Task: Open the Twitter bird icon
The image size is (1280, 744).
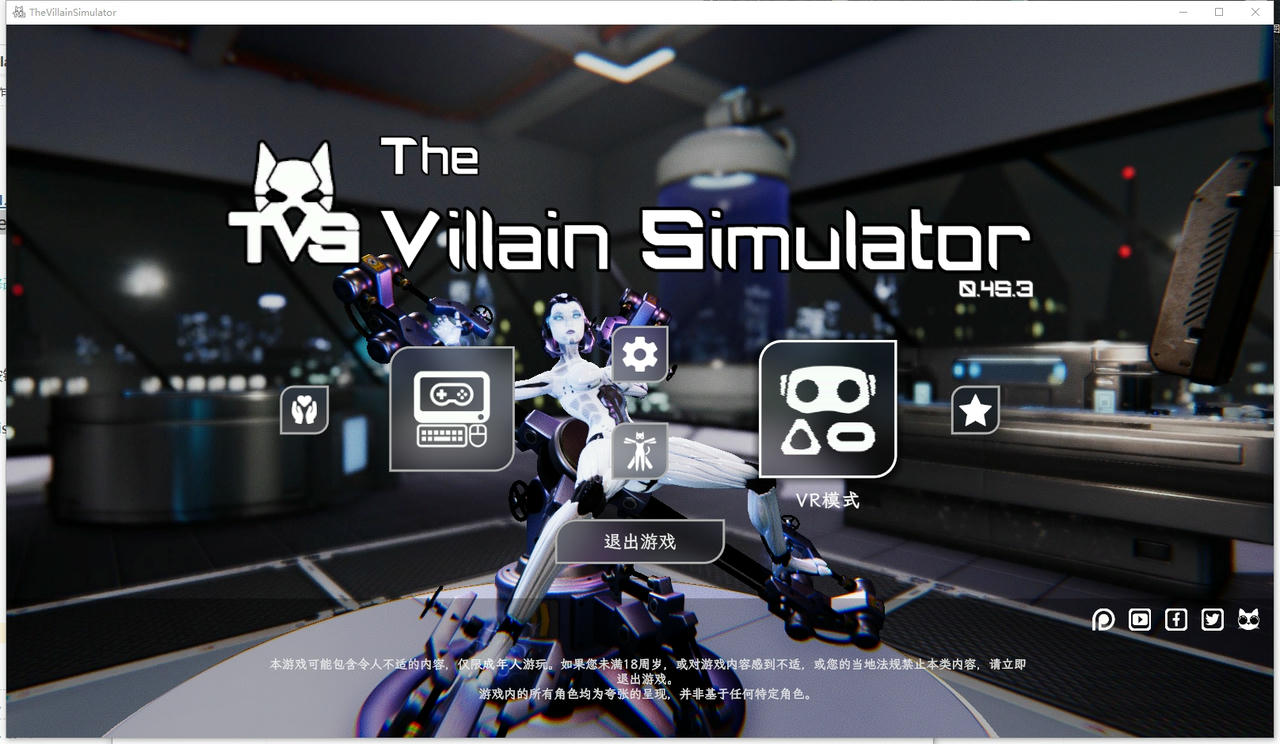Action: point(1211,619)
